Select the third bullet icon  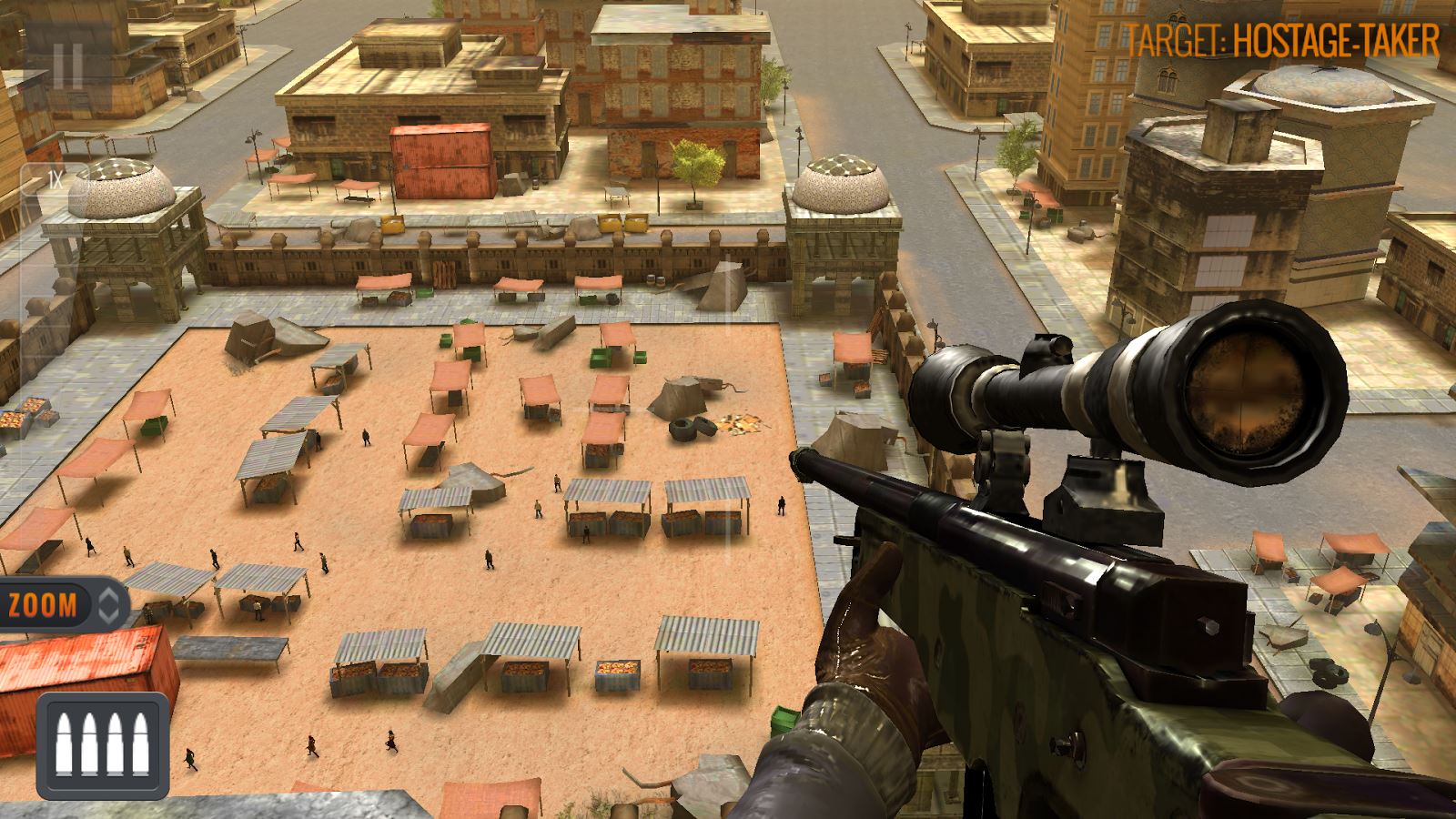(116, 744)
